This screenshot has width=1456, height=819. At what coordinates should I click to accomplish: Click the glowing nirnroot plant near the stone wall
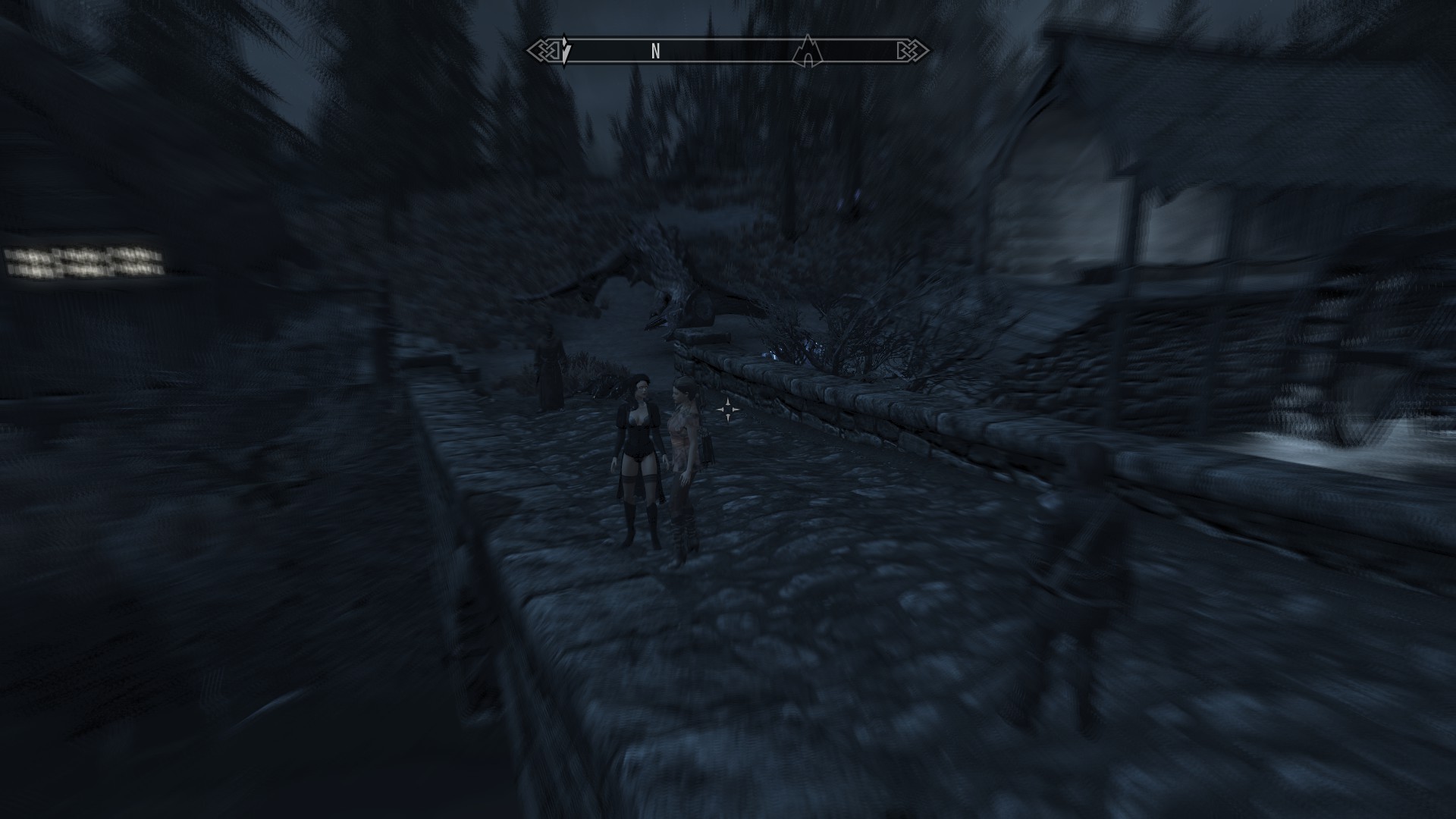point(772,353)
